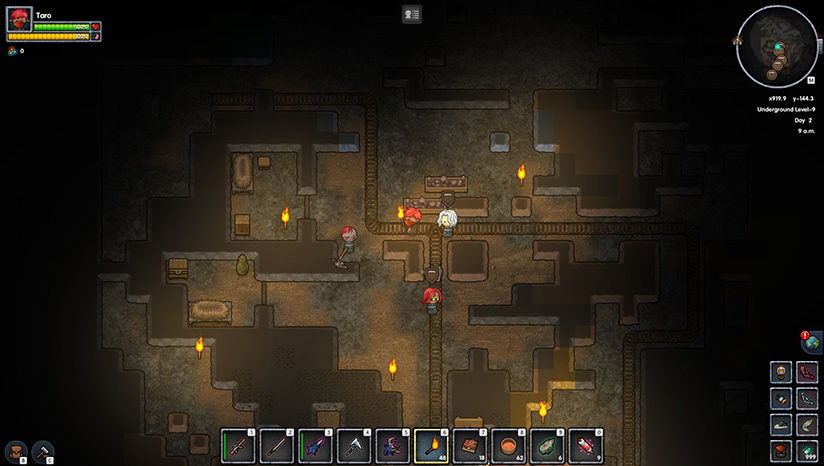Select the green ore in slot 9

(548, 444)
